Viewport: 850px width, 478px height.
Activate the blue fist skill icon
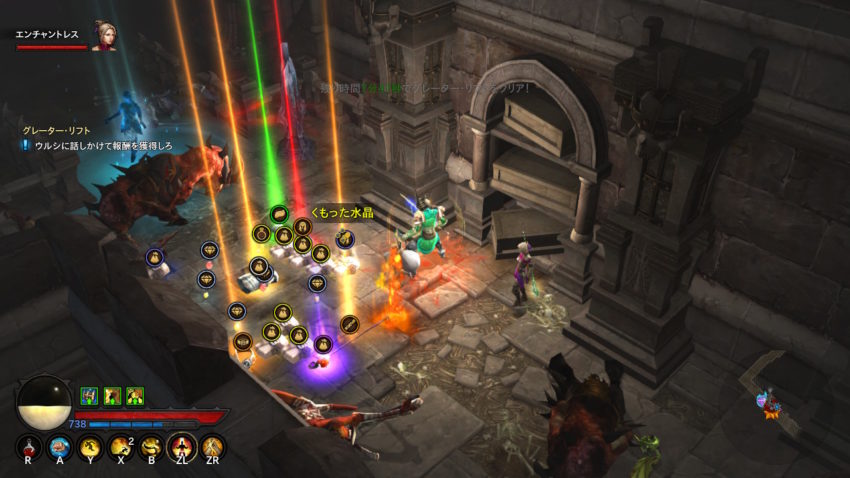coord(59,446)
